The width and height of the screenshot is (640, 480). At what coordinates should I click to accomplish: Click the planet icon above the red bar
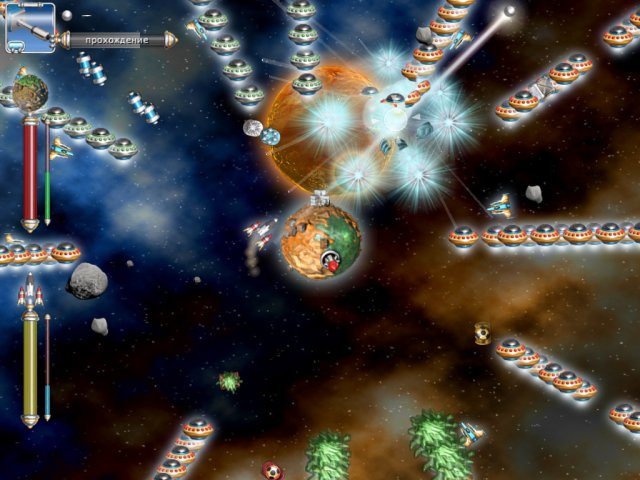point(30,91)
